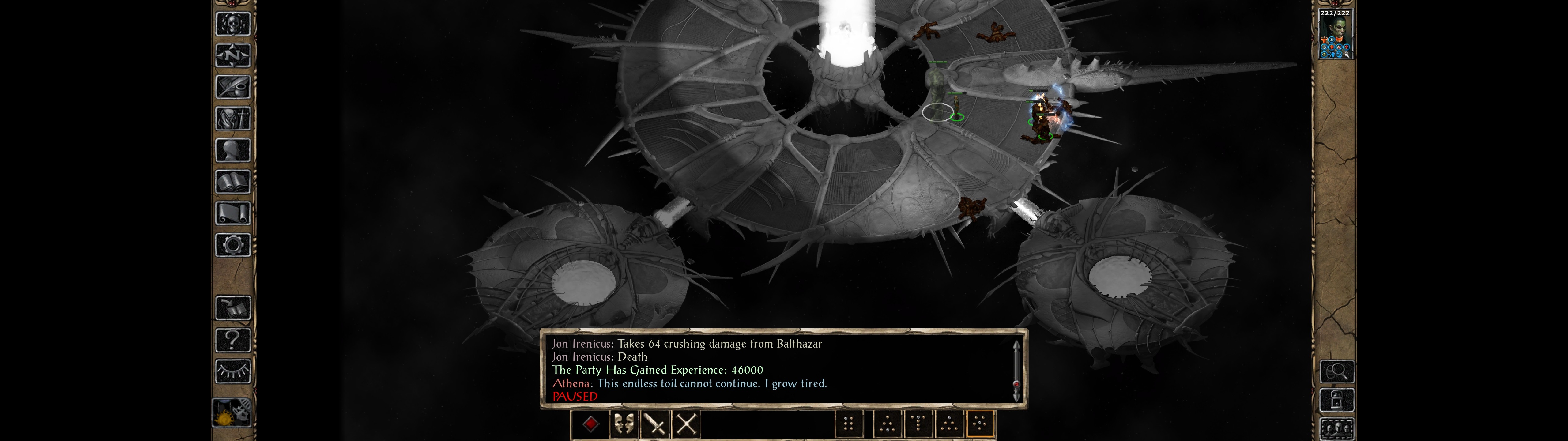1568x441 pixels.
Task: Click the quick save book icon
Action: pos(232,308)
